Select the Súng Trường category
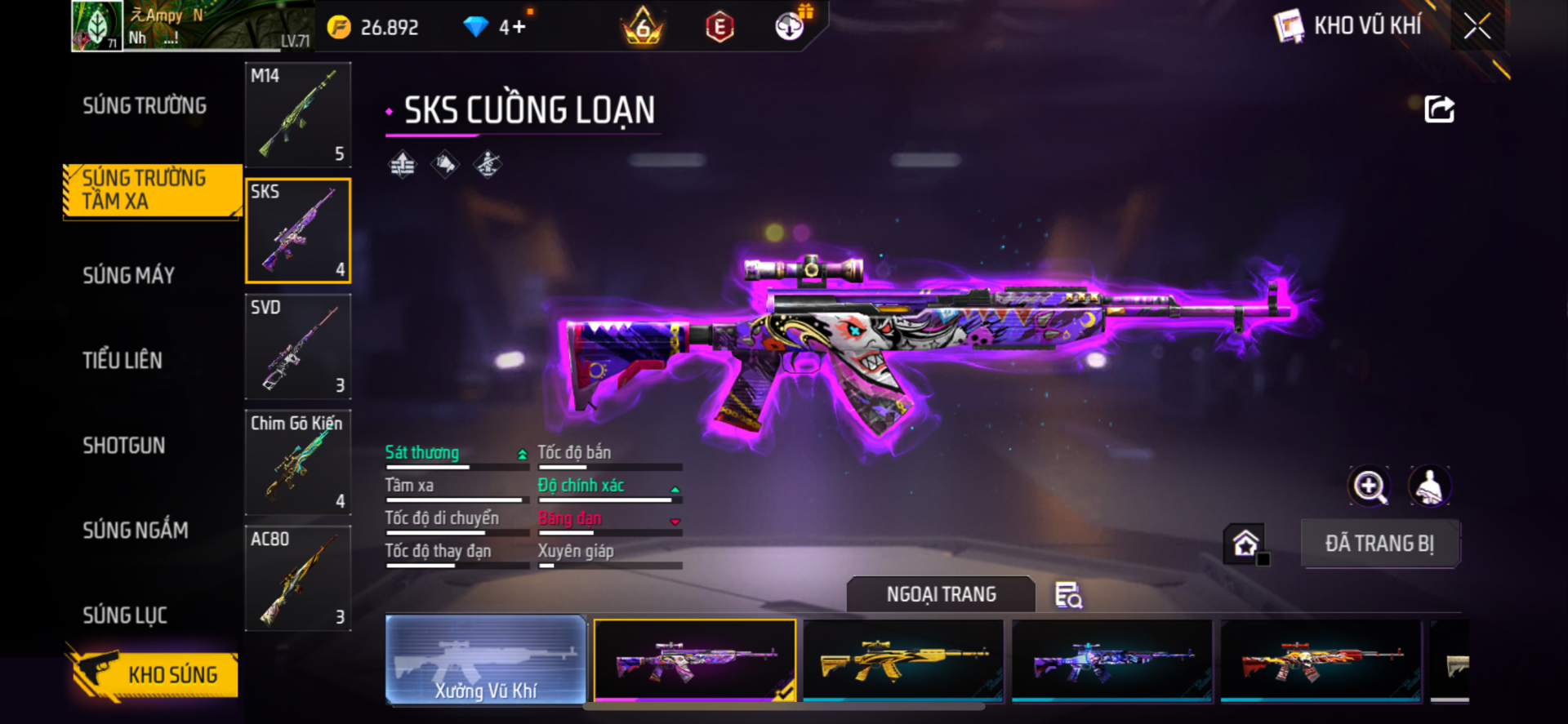 [x=145, y=106]
